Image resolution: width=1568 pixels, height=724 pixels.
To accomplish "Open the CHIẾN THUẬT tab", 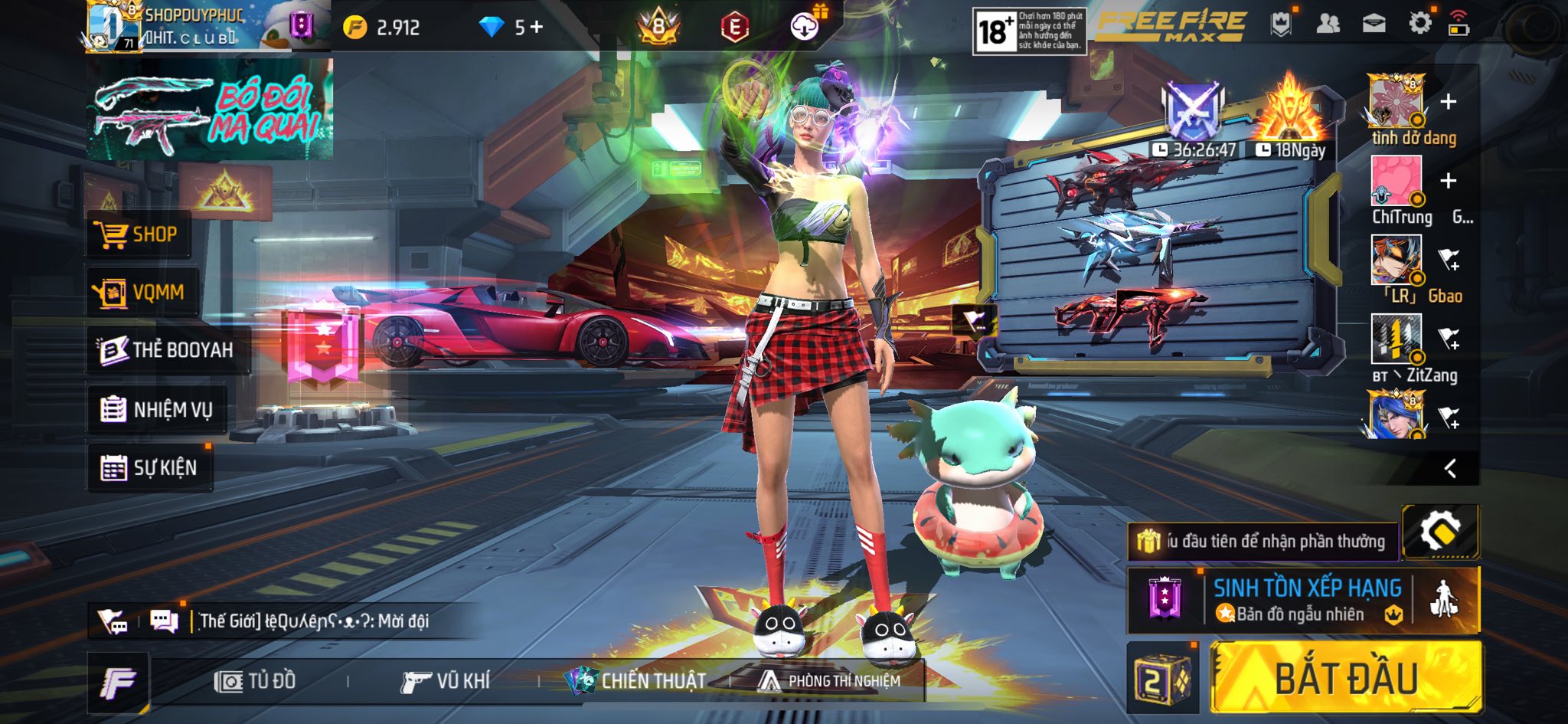I will click(x=635, y=680).
